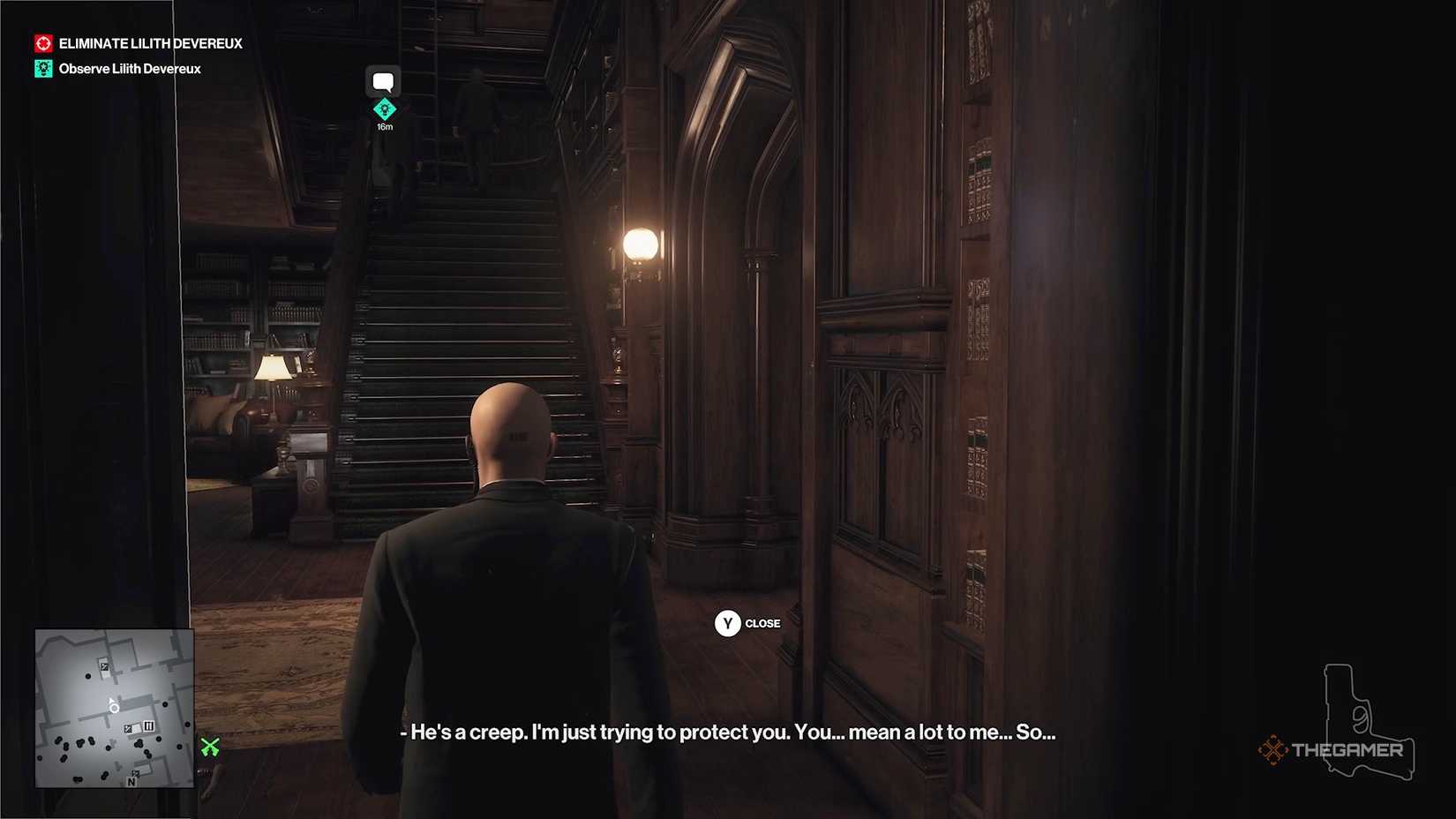The height and width of the screenshot is (819, 1456).
Task: Click the green diamond mission marker showing 16m
Action: tap(384, 108)
